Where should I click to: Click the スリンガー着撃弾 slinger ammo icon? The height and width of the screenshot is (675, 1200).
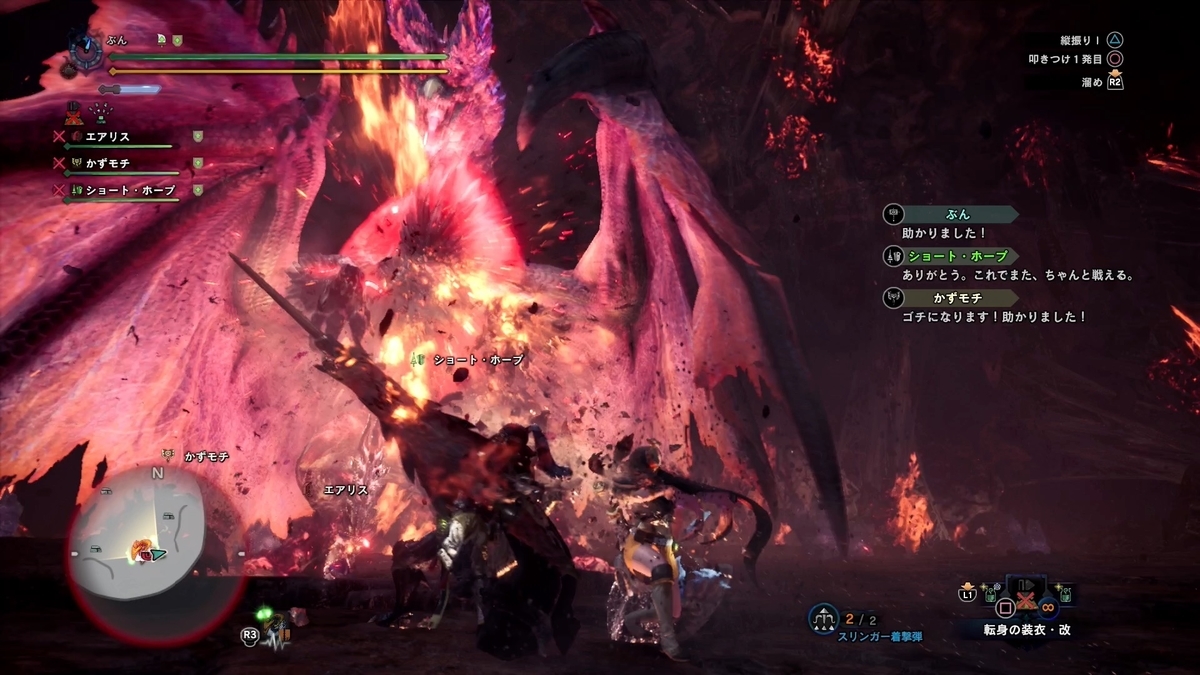click(824, 619)
